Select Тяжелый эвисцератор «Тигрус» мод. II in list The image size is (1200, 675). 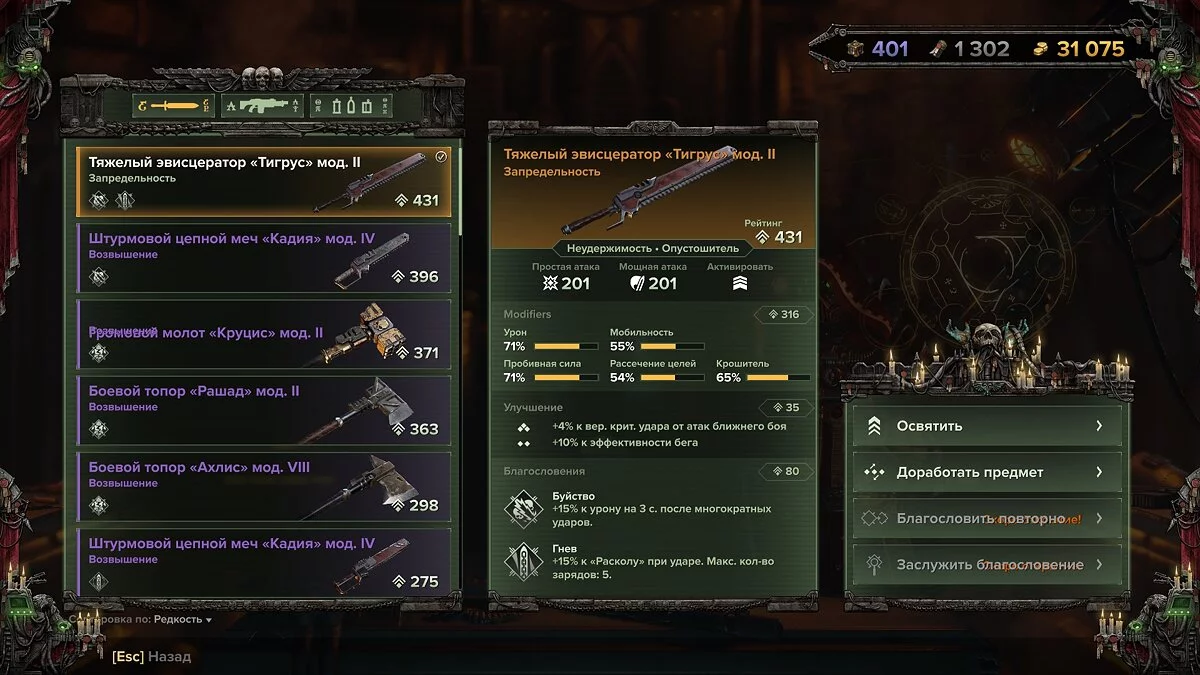(x=263, y=181)
